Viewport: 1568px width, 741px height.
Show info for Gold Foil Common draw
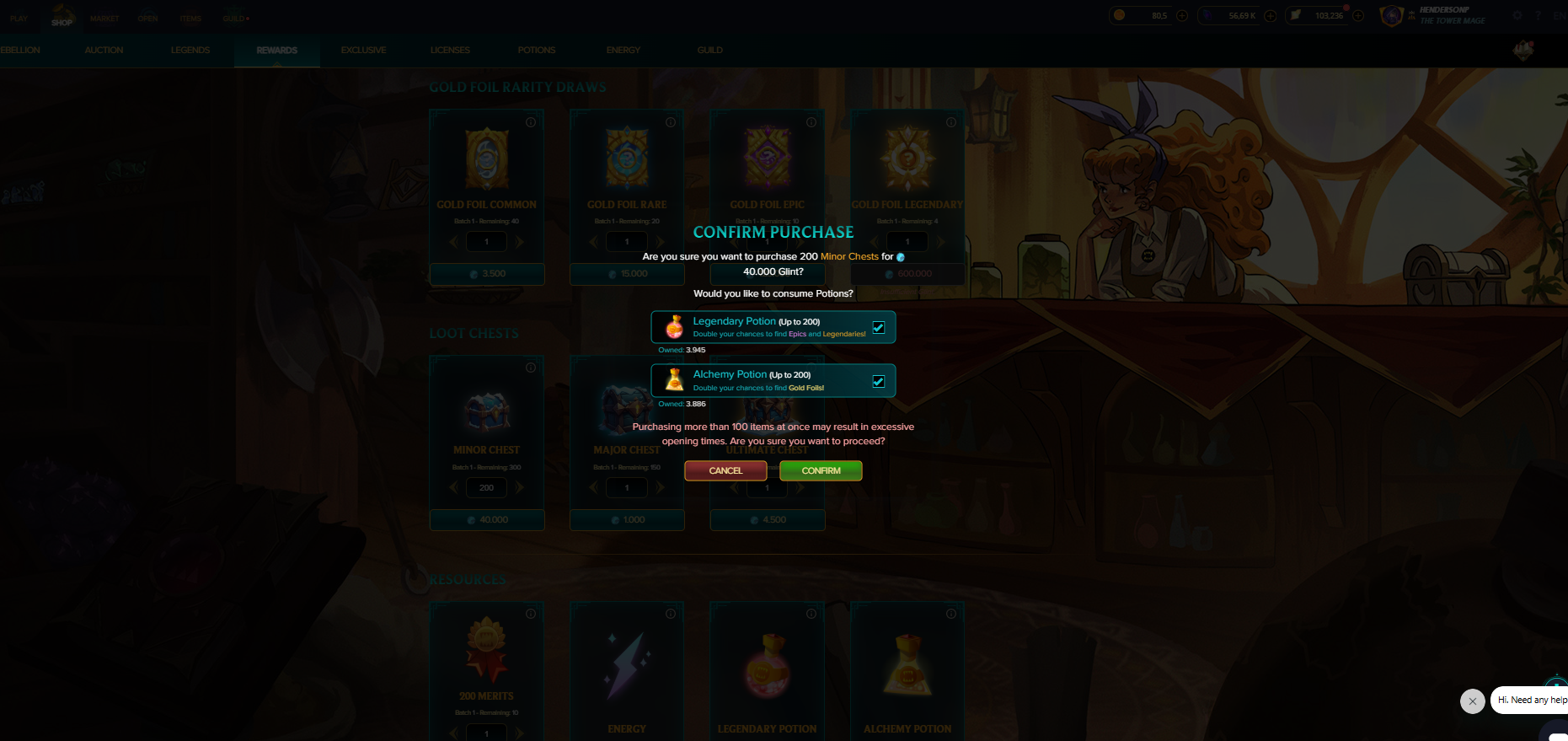531,122
